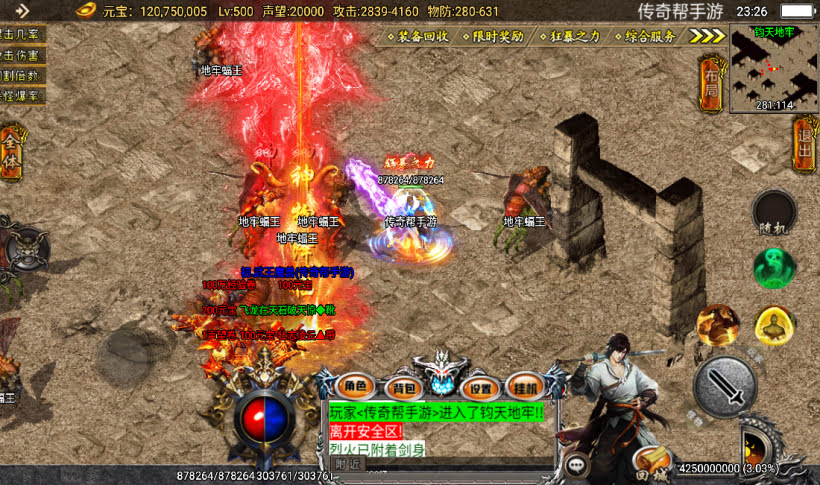Viewport: 820px width, 485px height.
Task: Open the 钧天地牢 minimap
Action: (x=773, y=68)
